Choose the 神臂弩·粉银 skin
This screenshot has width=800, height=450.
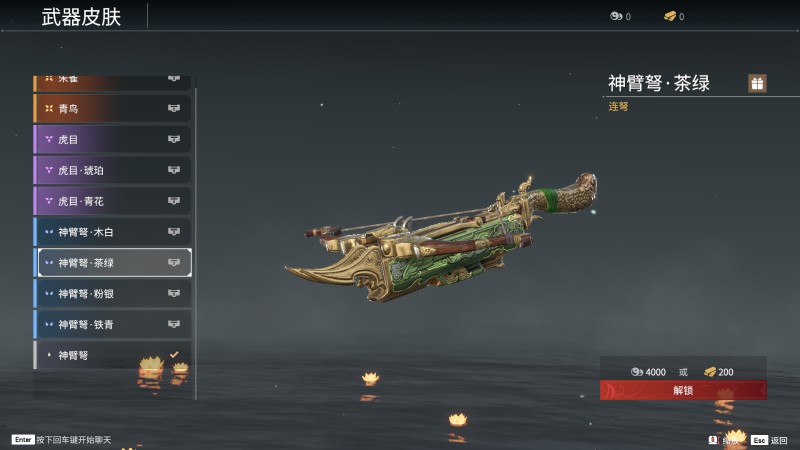(x=112, y=294)
